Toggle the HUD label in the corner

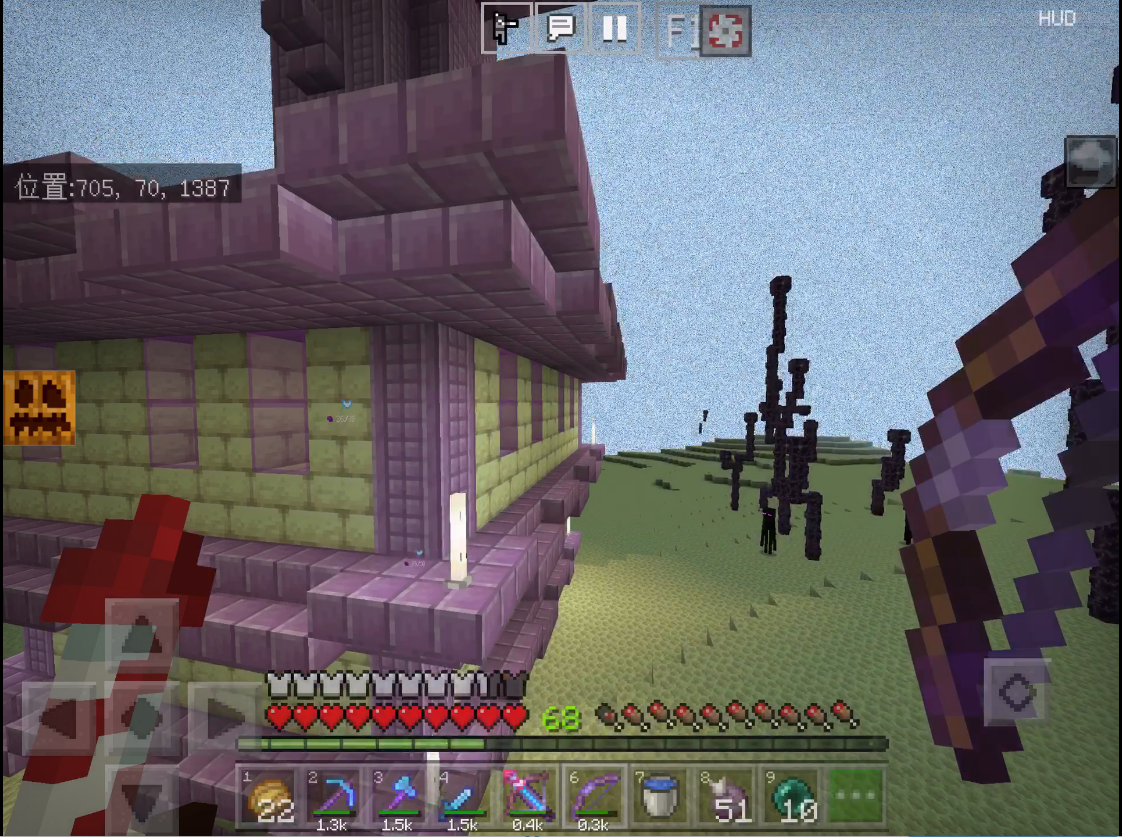click(1056, 18)
